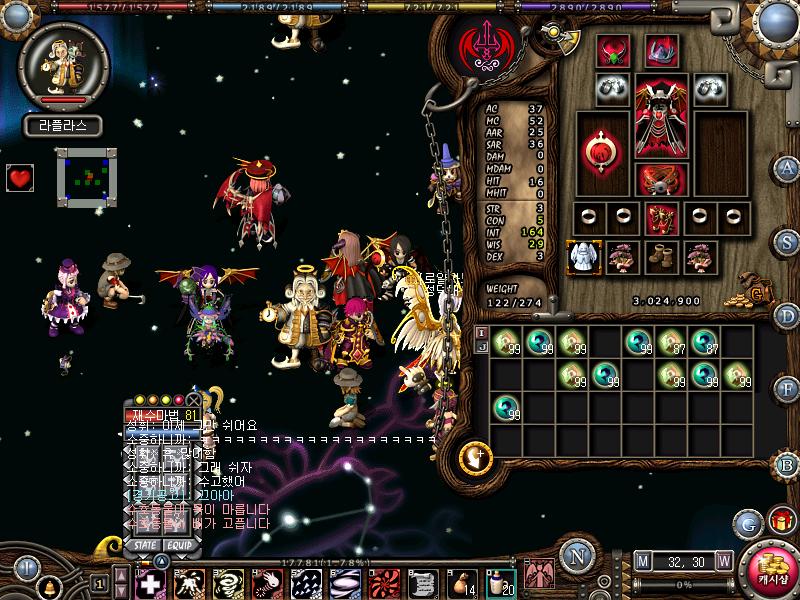Use the white cross heal skill in hotbar
The image size is (800, 600).
(x=150, y=582)
